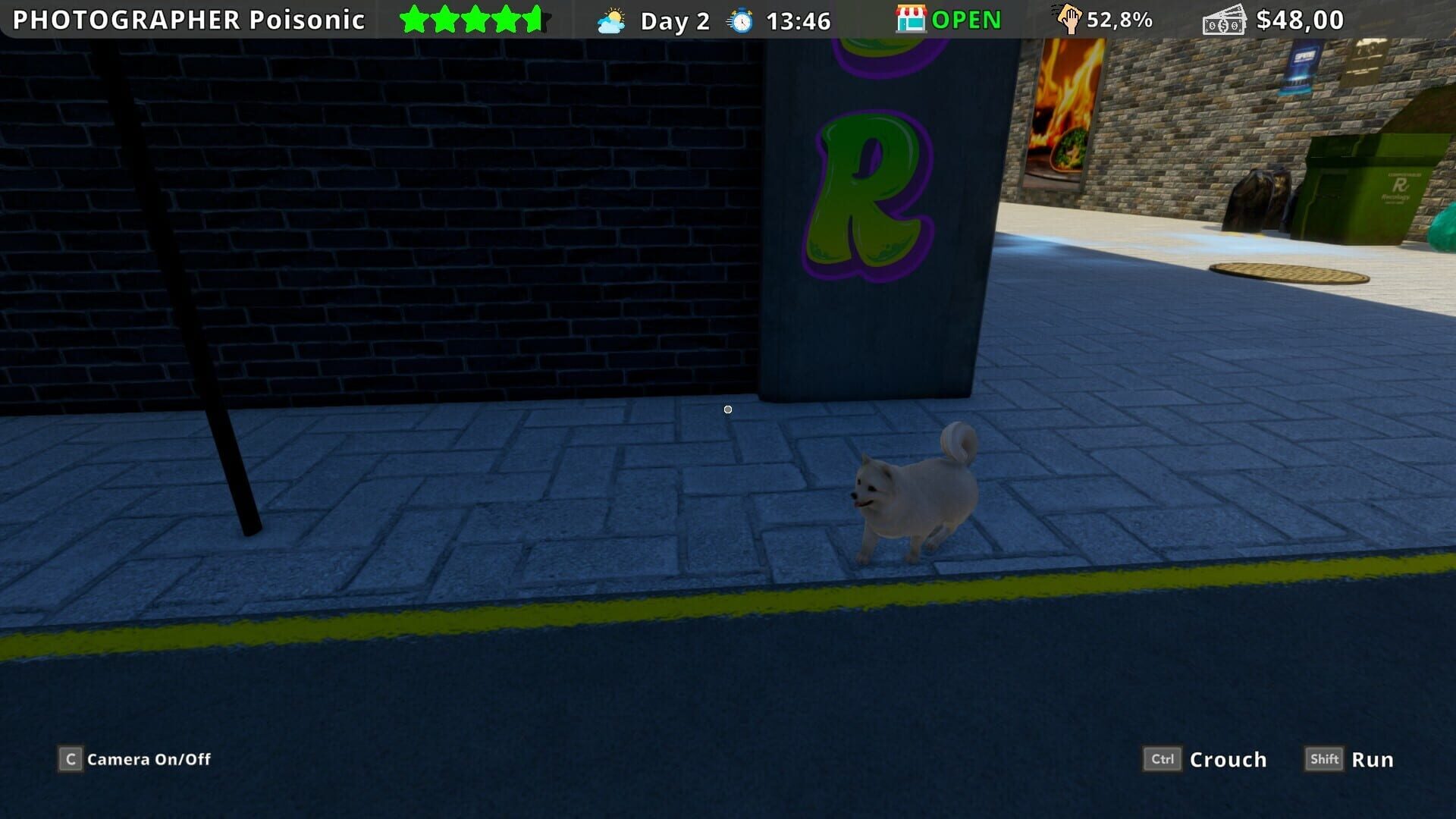Select the stopwatch clock icon
The width and height of the screenshot is (1456, 819).
[739, 20]
